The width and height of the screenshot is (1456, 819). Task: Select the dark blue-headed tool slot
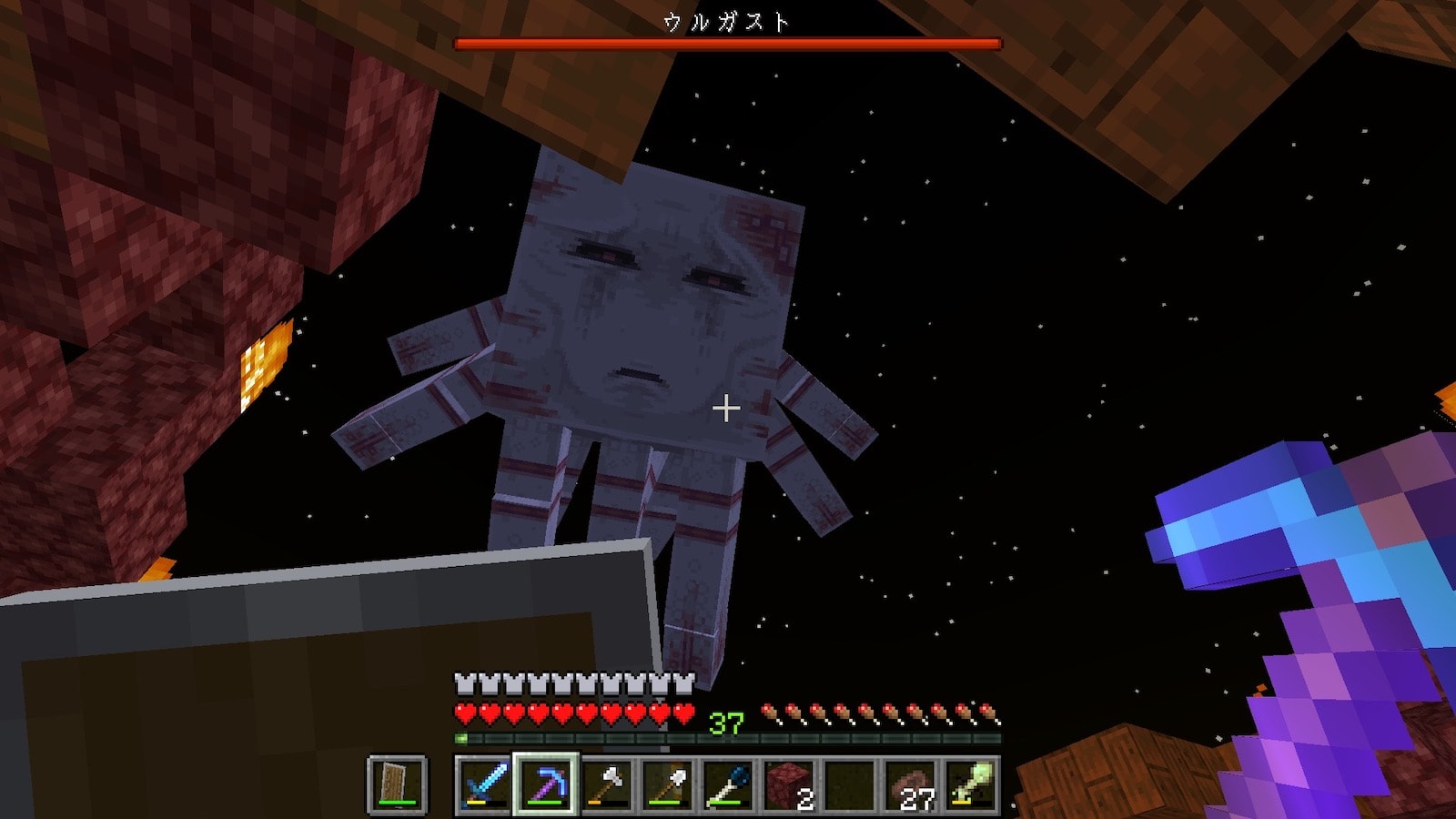click(x=728, y=784)
